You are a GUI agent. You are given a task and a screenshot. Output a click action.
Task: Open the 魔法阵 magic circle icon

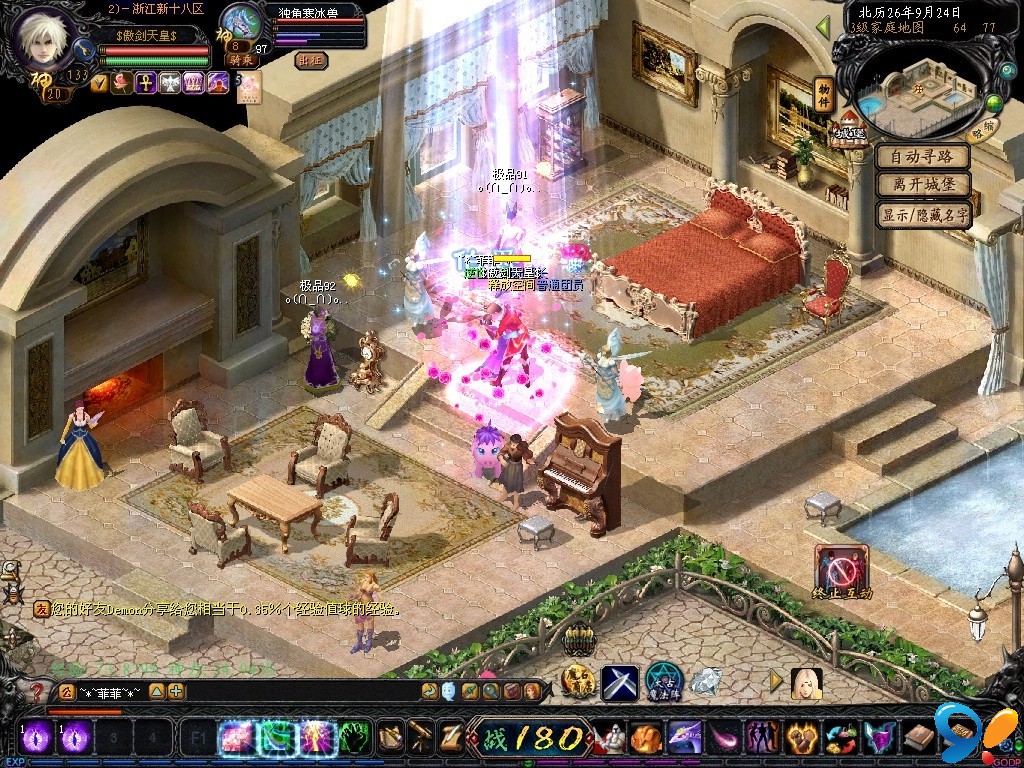tap(663, 682)
